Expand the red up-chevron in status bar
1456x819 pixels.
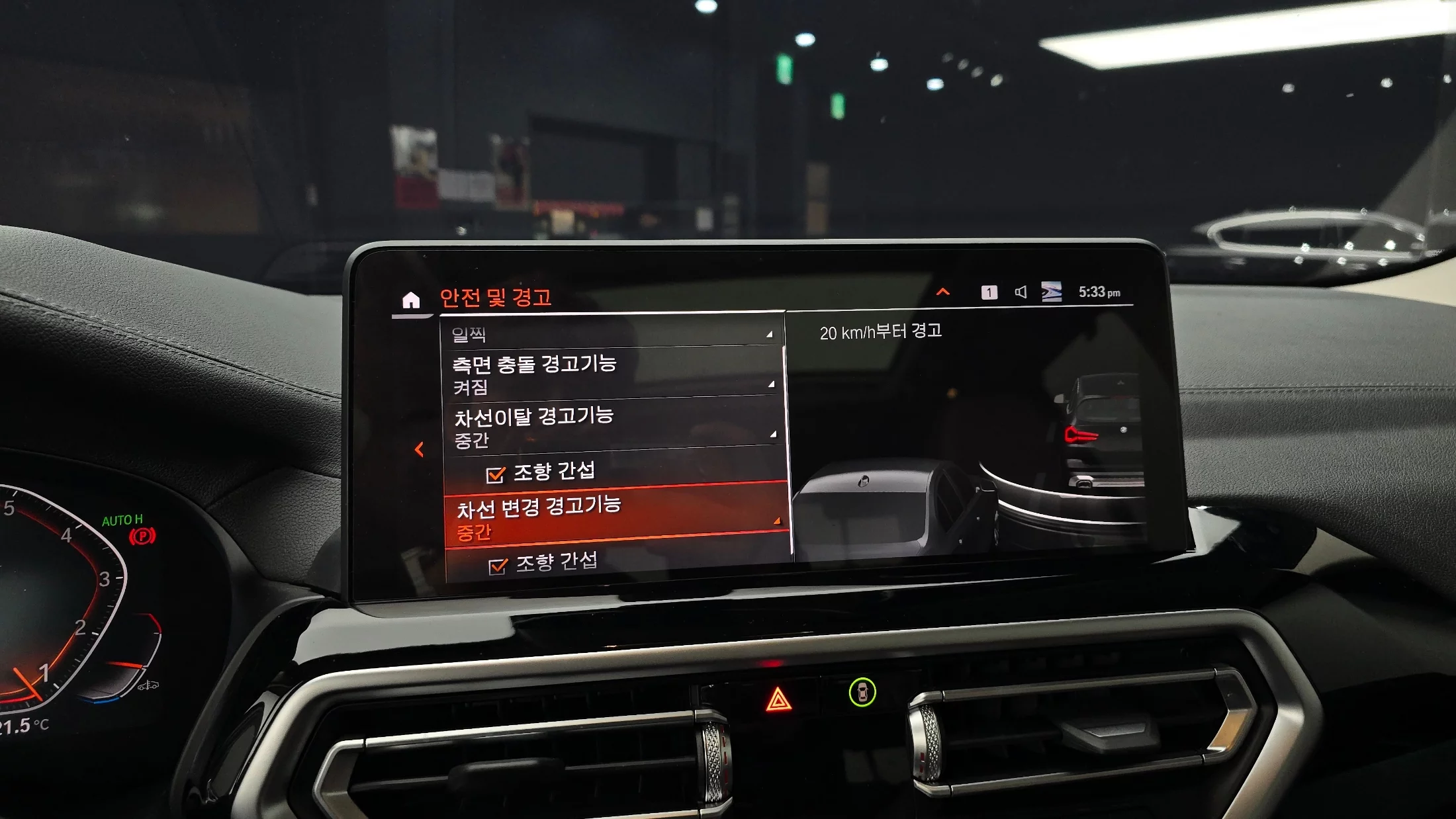pyautogui.click(x=943, y=292)
